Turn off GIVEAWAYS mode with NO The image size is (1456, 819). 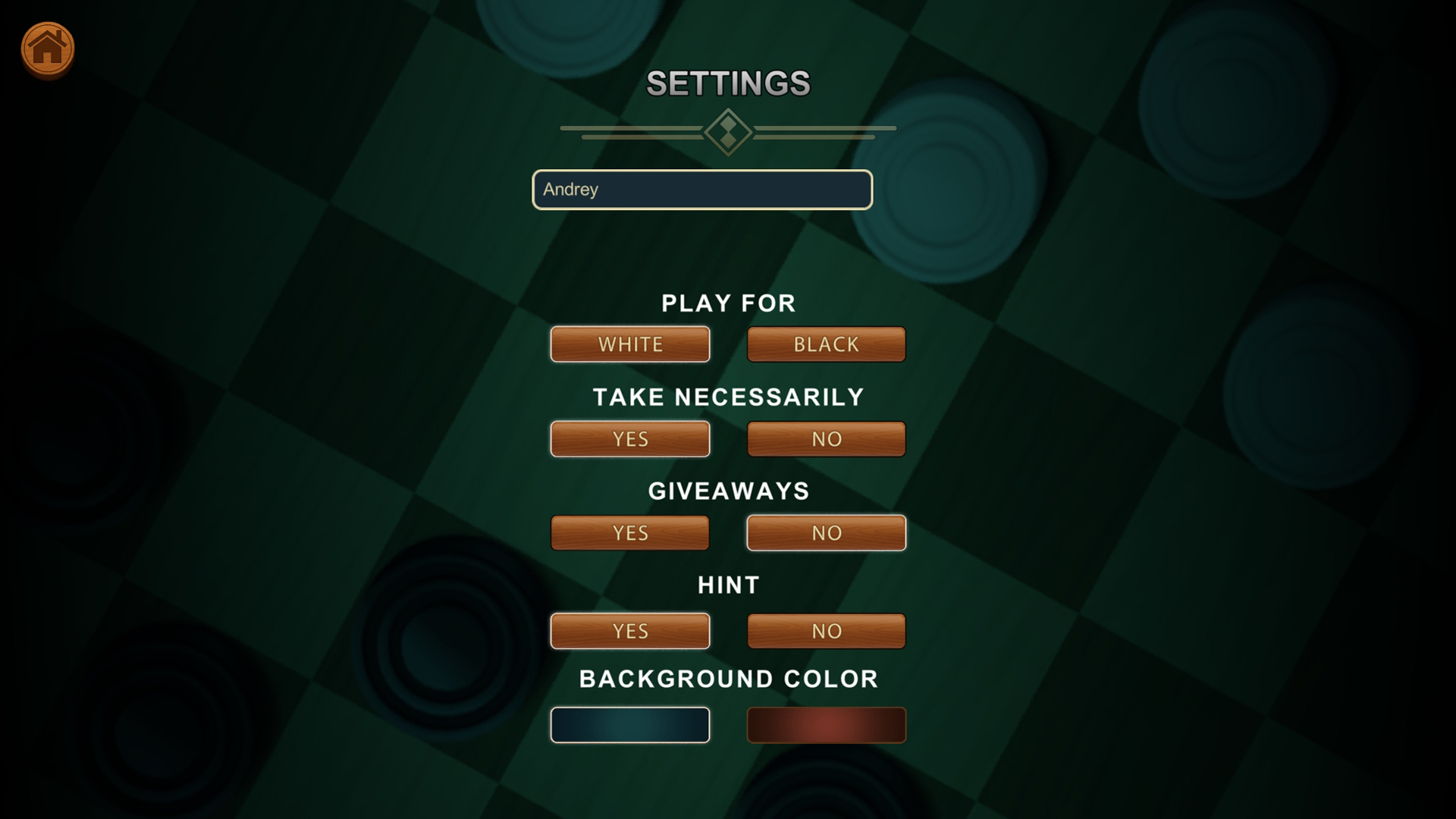point(826,532)
